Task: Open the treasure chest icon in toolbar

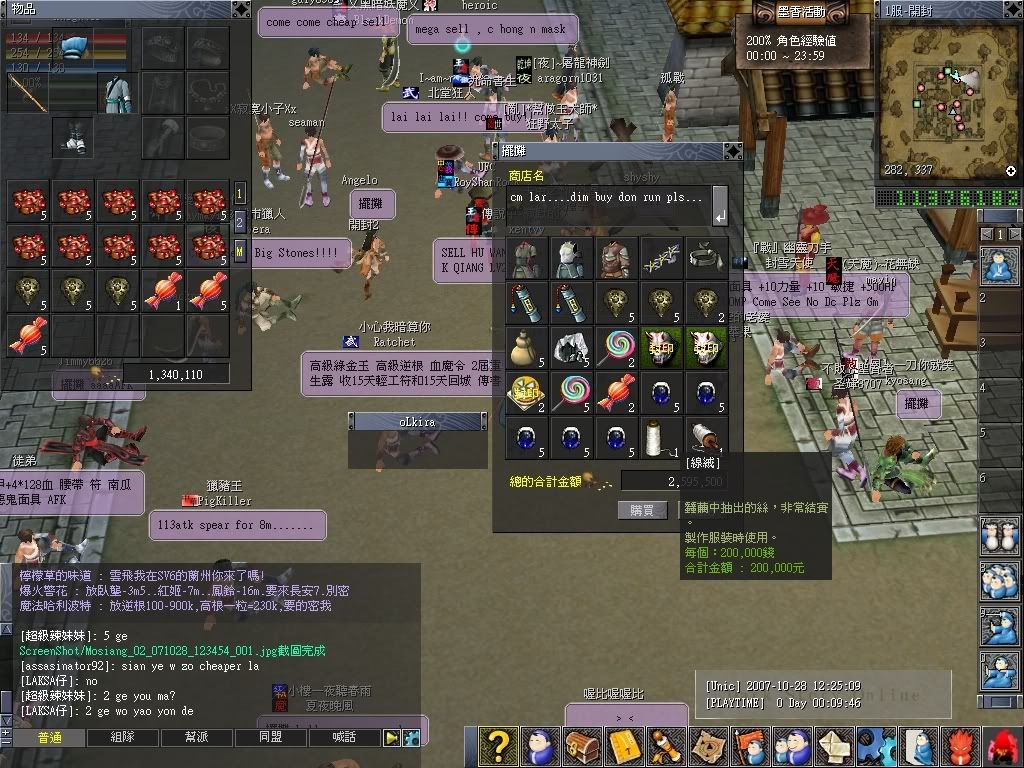Action: point(581,746)
